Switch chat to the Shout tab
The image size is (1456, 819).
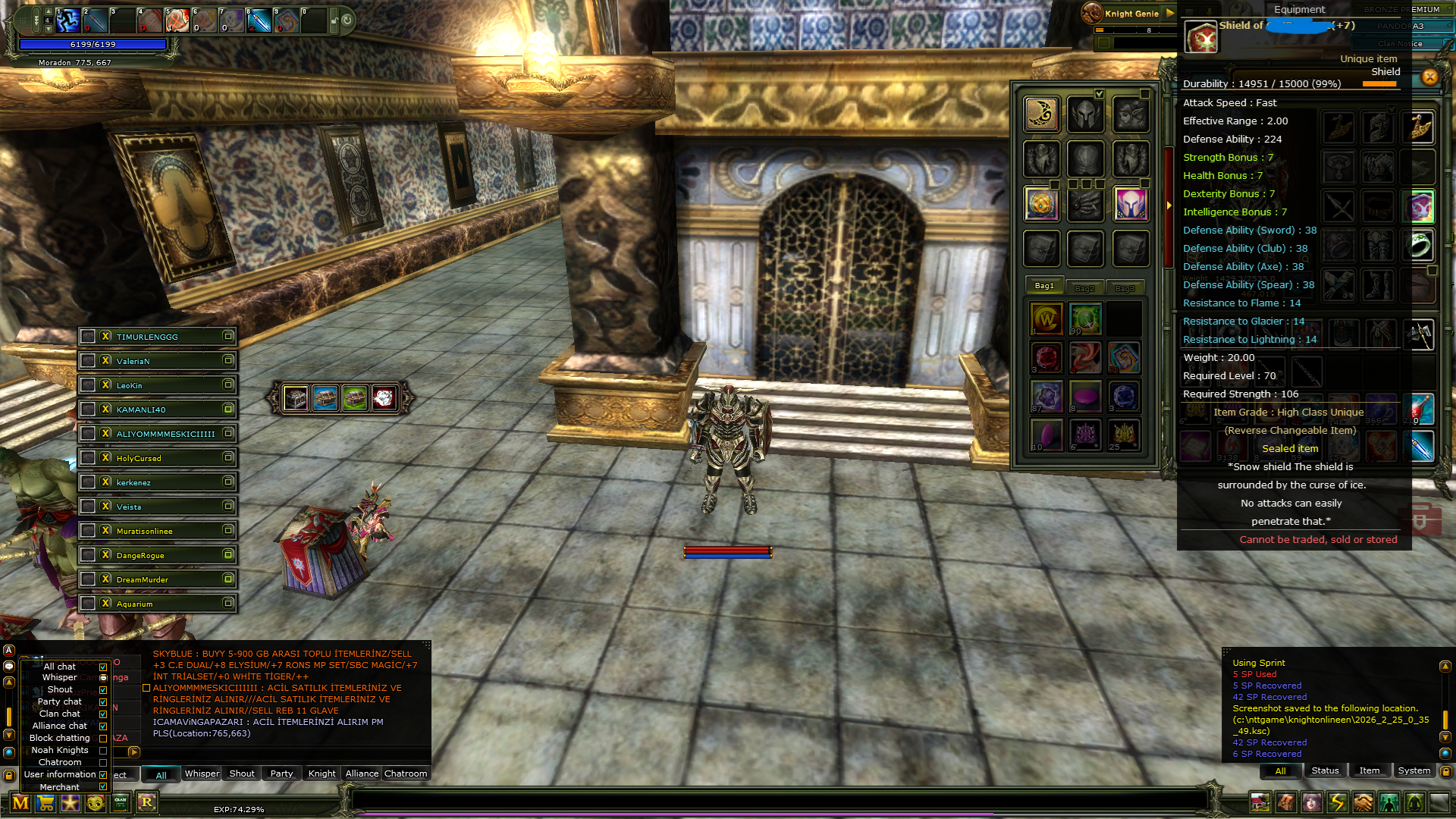pos(242,773)
